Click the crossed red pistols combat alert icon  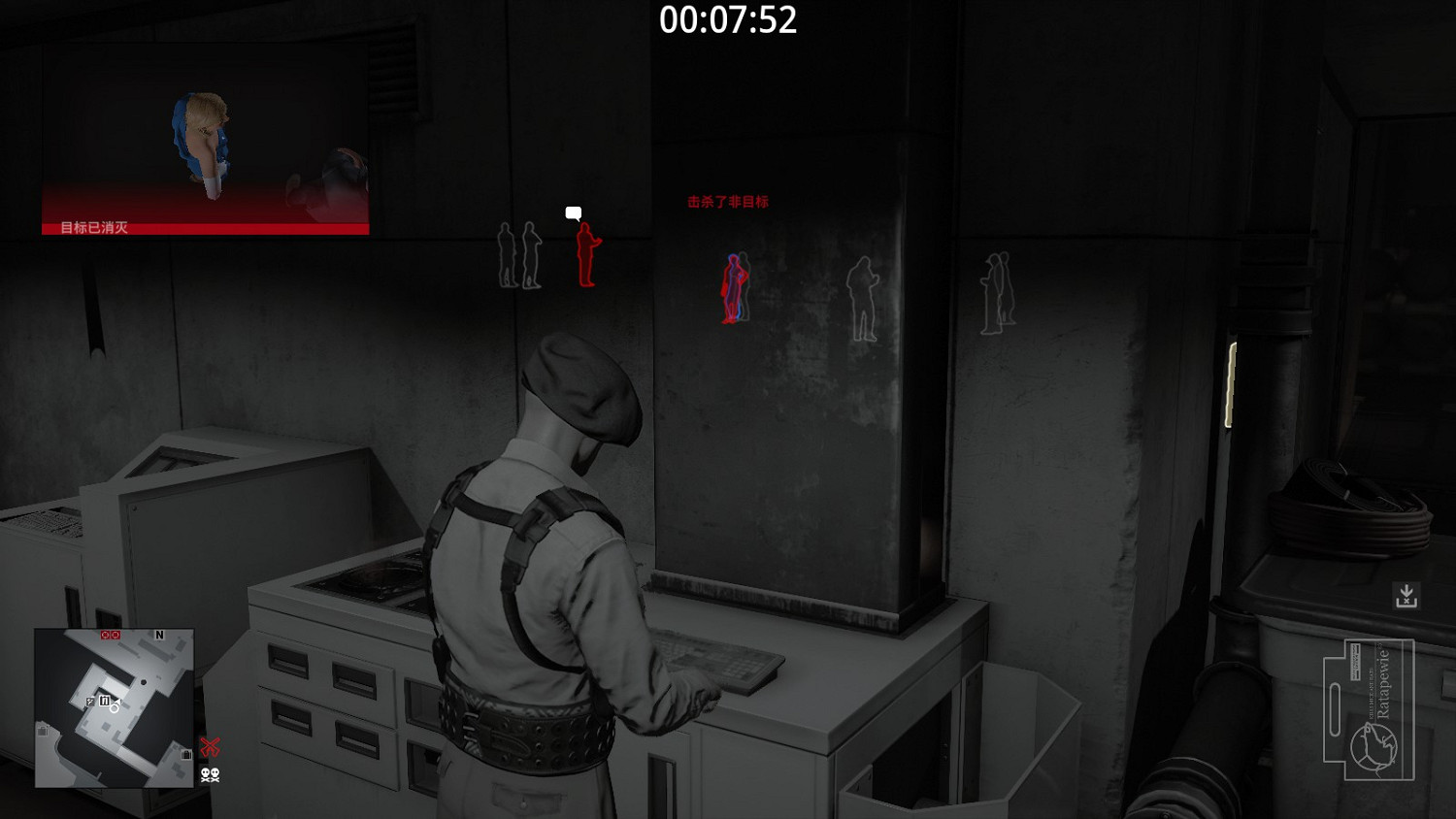click(x=211, y=745)
